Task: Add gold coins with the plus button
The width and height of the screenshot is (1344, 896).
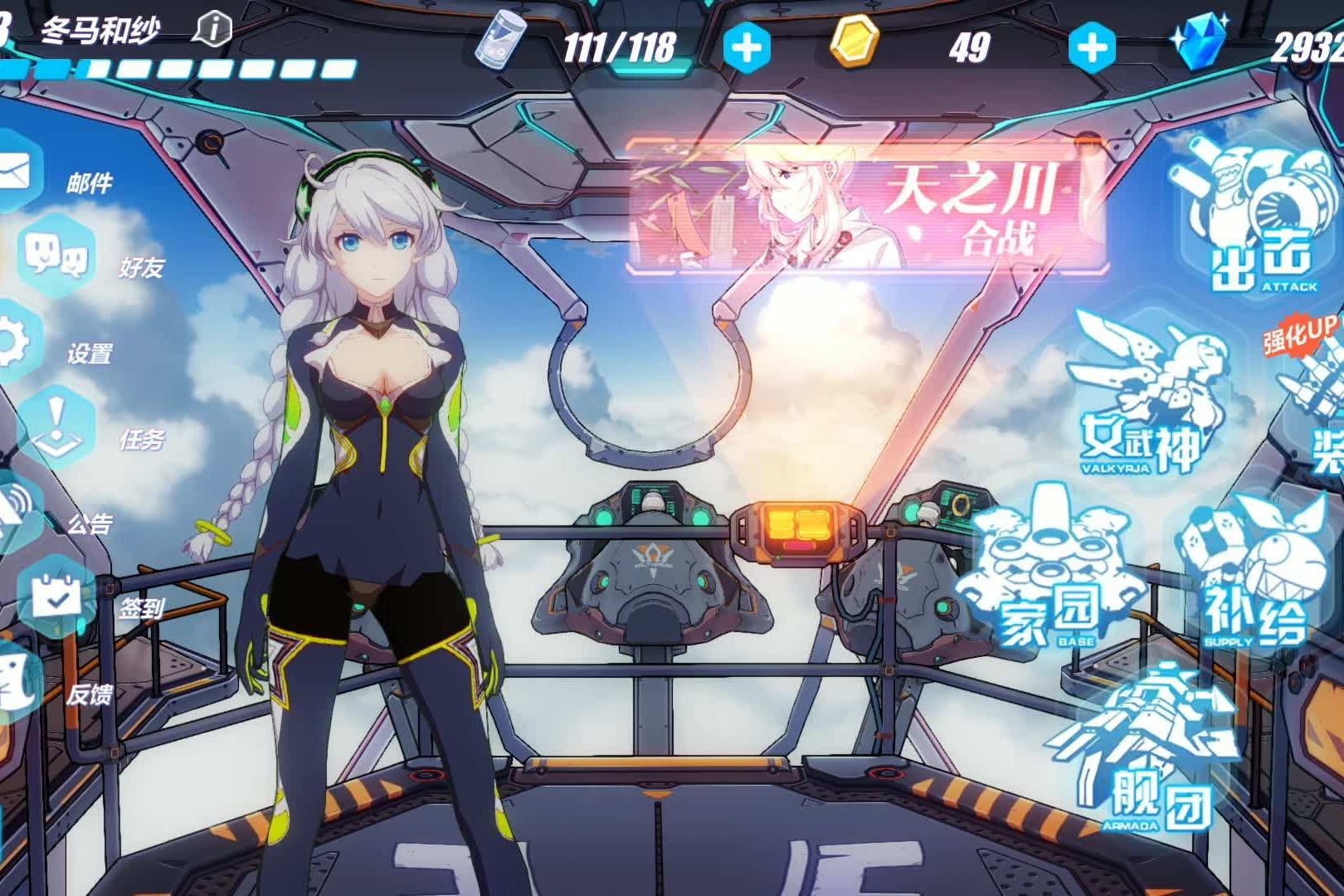Action: click(1091, 48)
